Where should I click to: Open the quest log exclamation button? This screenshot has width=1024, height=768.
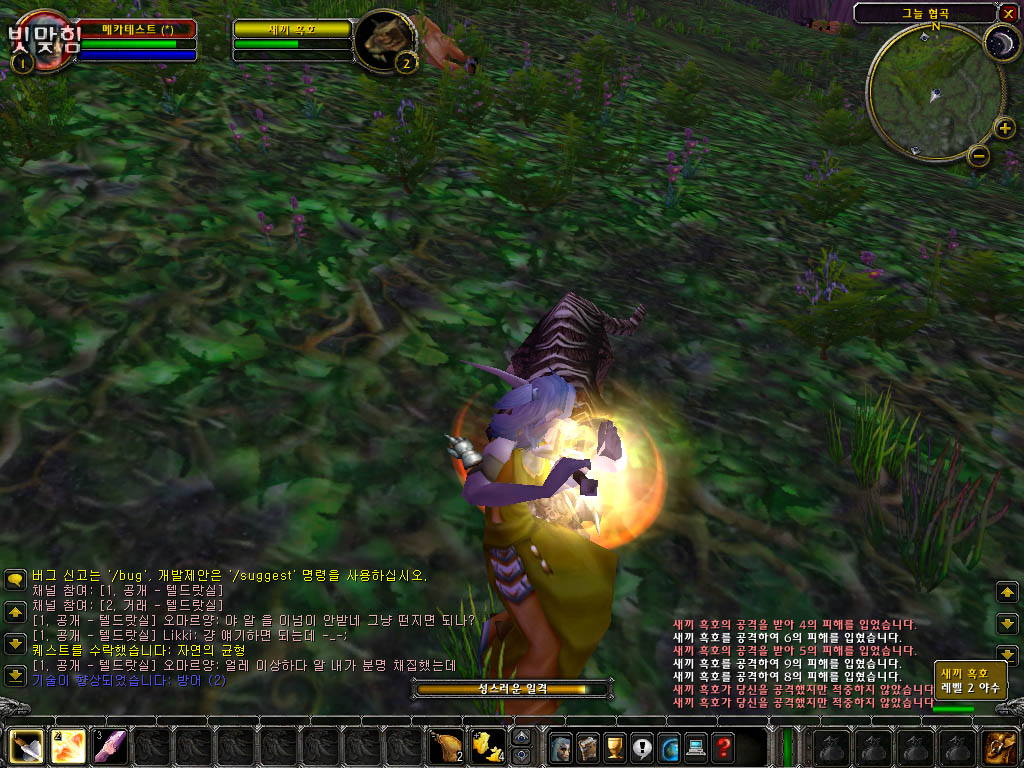pyautogui.click(x=640, y=746)
